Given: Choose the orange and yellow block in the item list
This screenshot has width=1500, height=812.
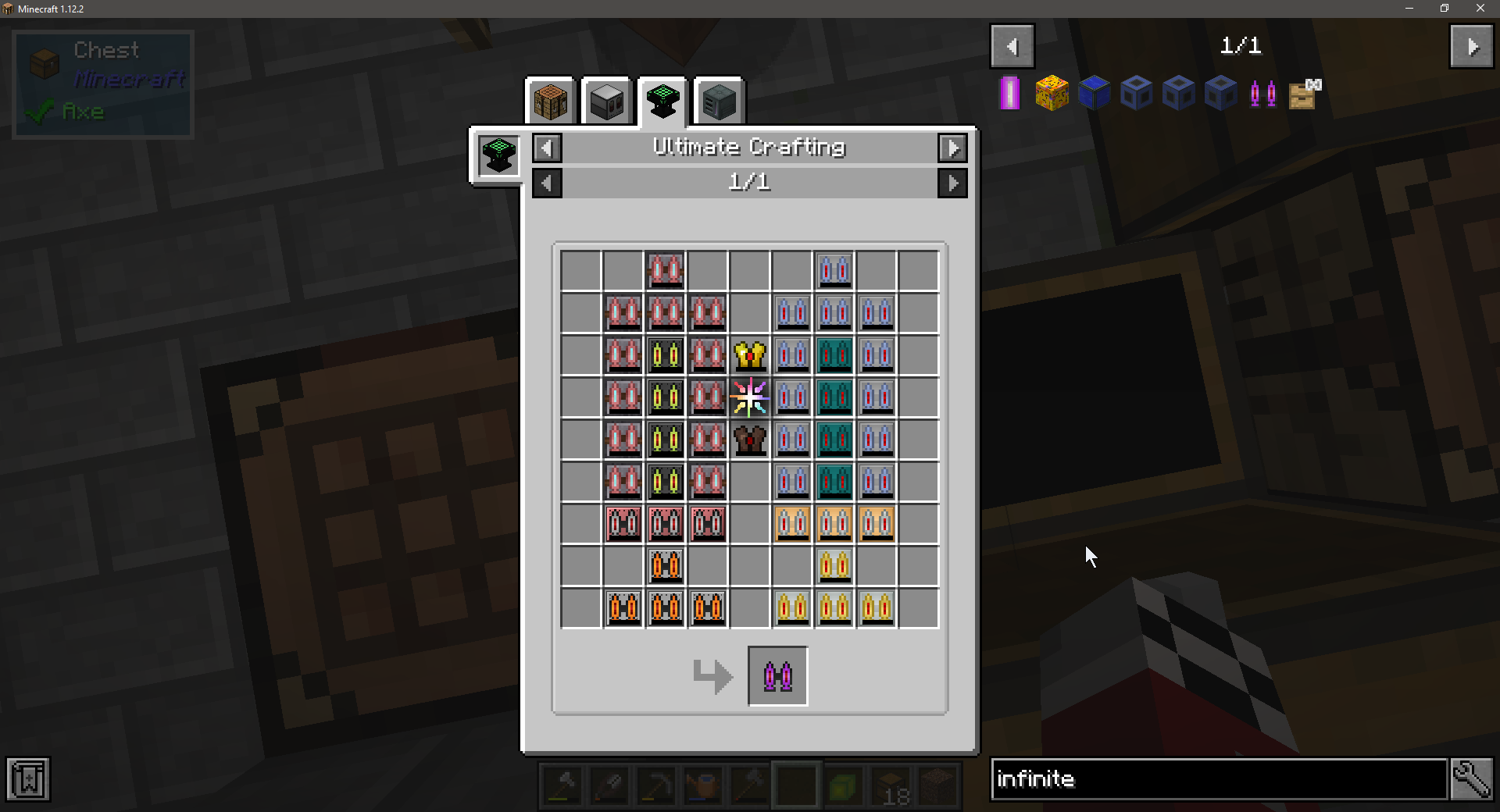Looking at the screenshot, I should 1052,94.
